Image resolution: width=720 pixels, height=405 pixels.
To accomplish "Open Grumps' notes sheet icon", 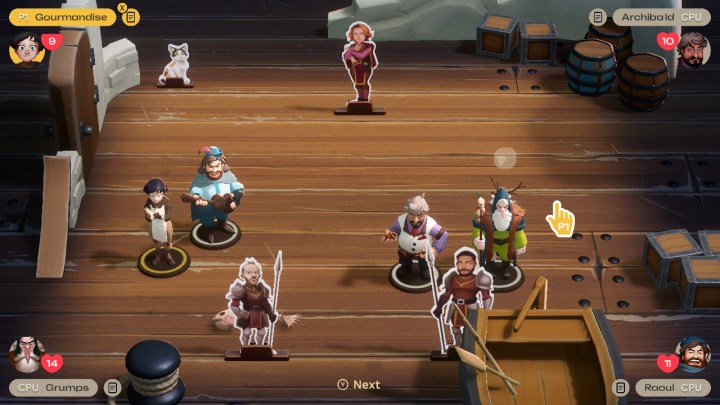I will point(112,388).
